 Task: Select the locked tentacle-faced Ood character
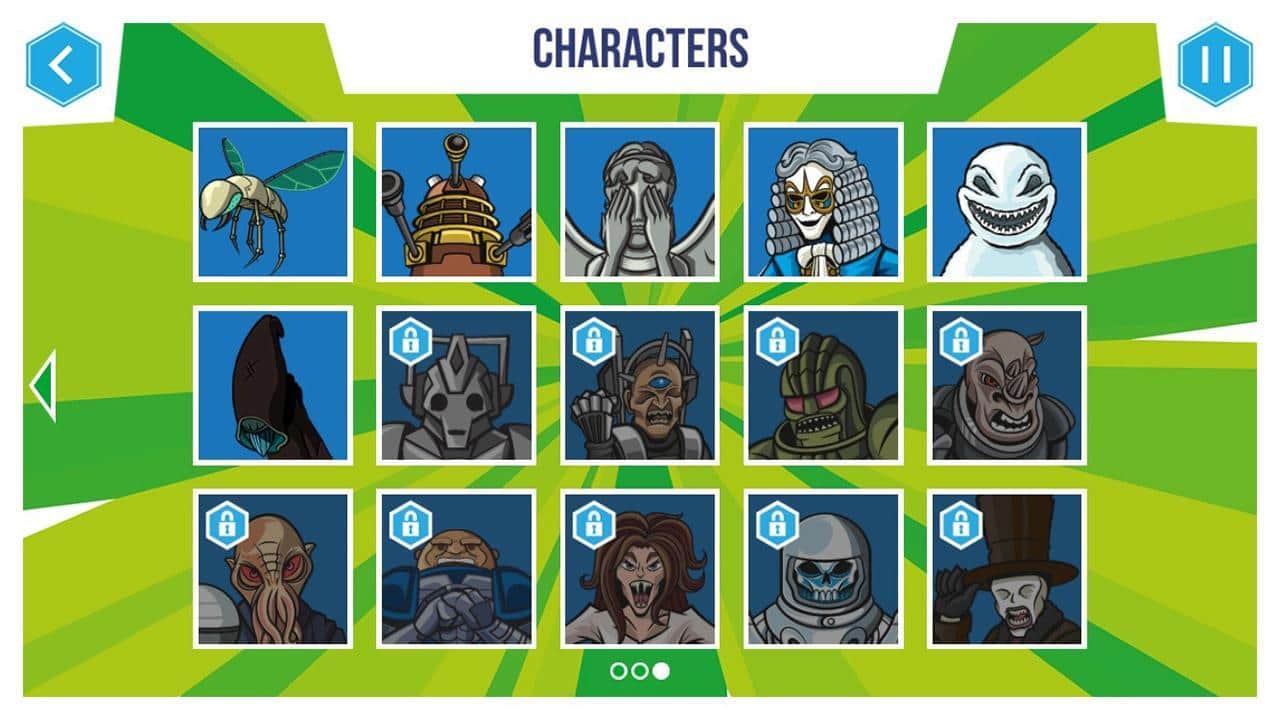click(x=273, y=569)
